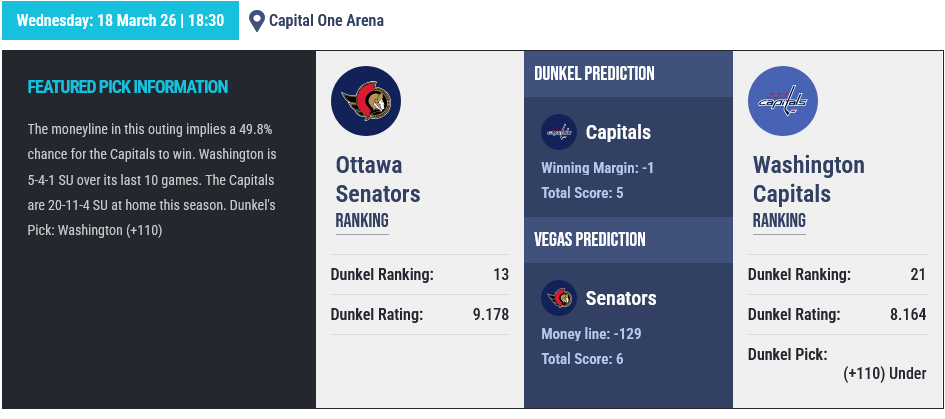
Task: Select the Ottawa Senators team name
Action: pyautogui.click(x=377, y=179)
